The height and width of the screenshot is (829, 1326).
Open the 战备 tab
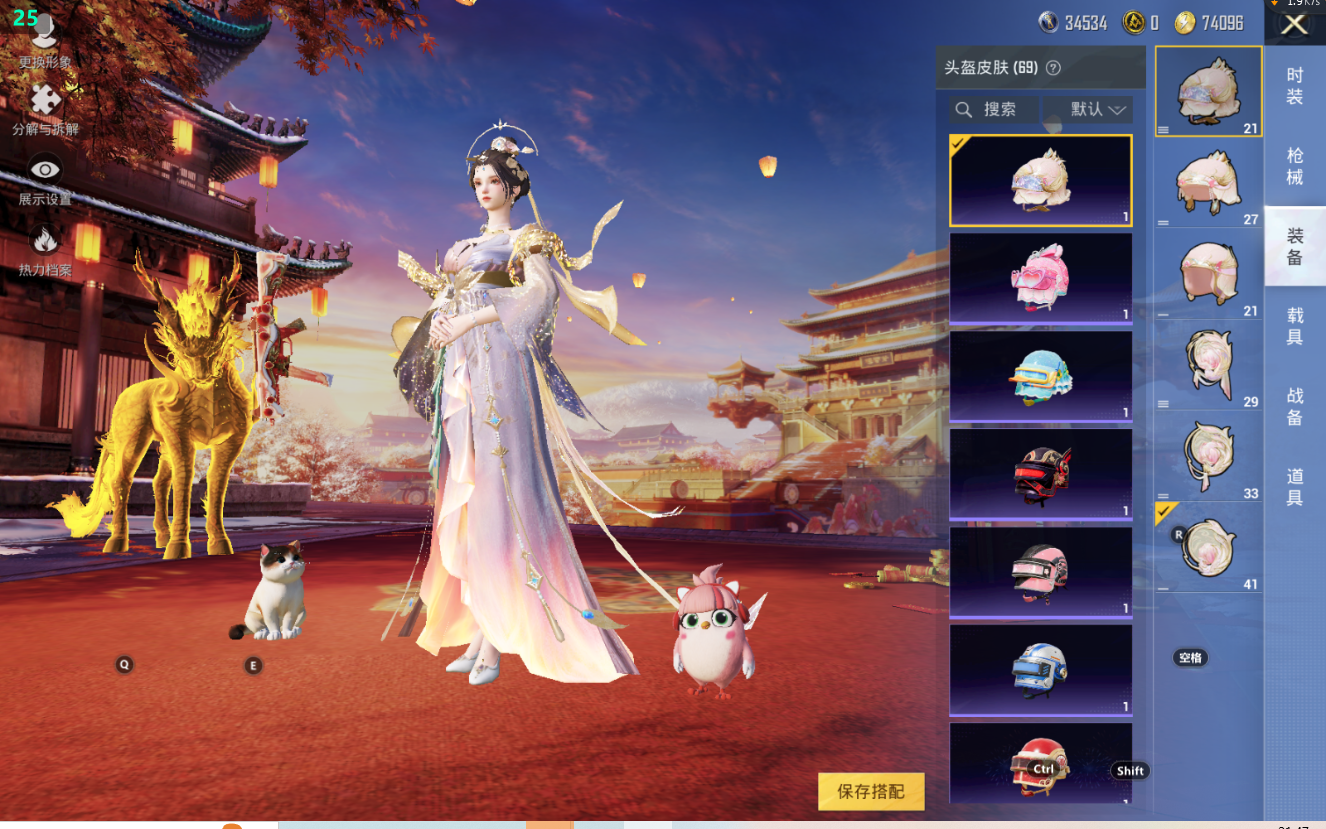coord(1294,407)
